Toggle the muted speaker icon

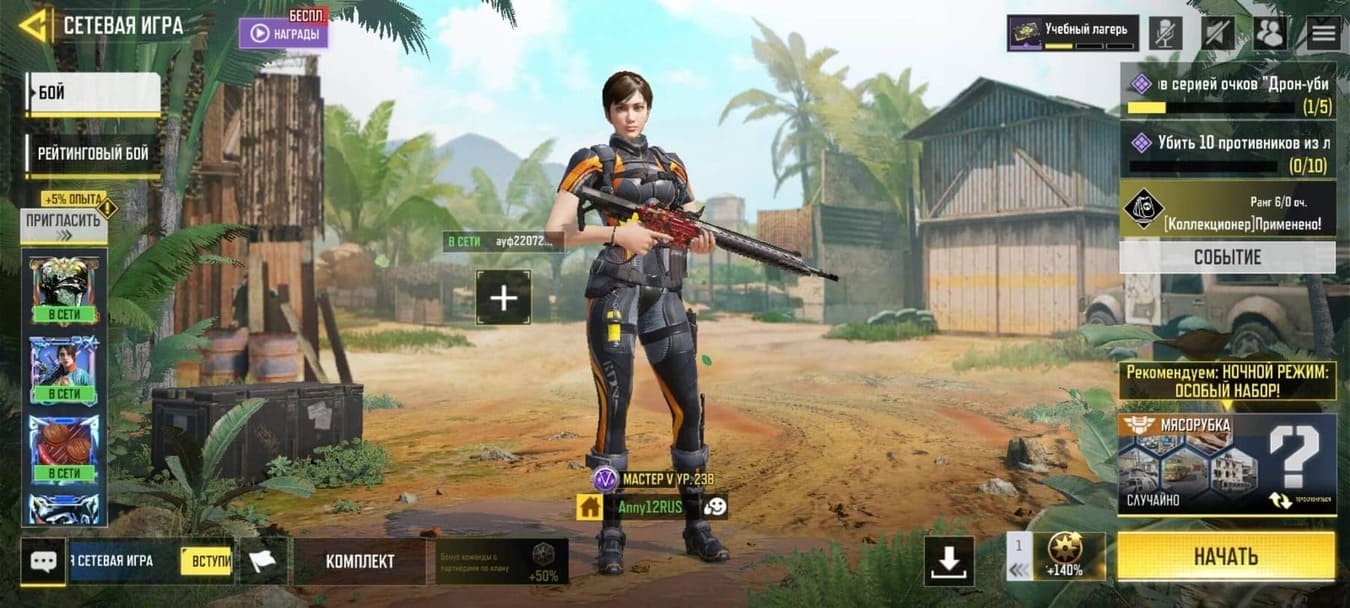[x=1217, y=33]
